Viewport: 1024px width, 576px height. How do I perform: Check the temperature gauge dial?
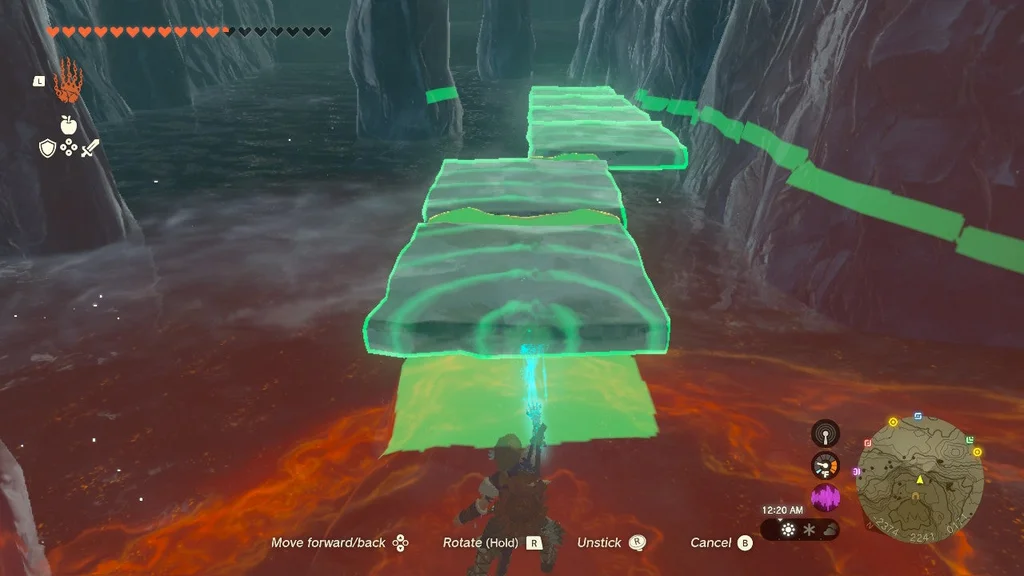coord(825,466)
